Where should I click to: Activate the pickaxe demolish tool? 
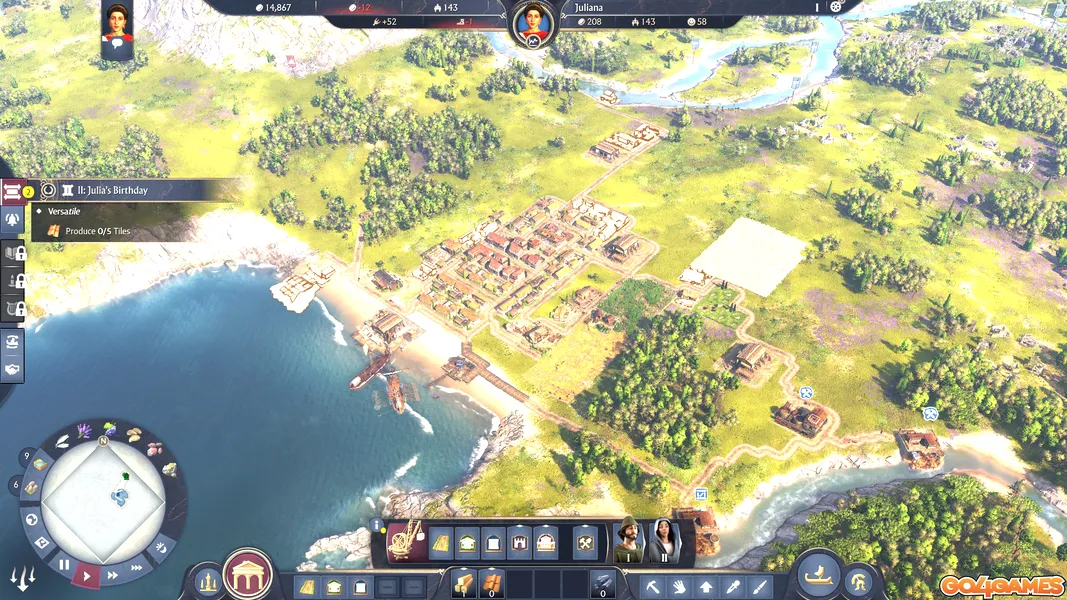653,587
